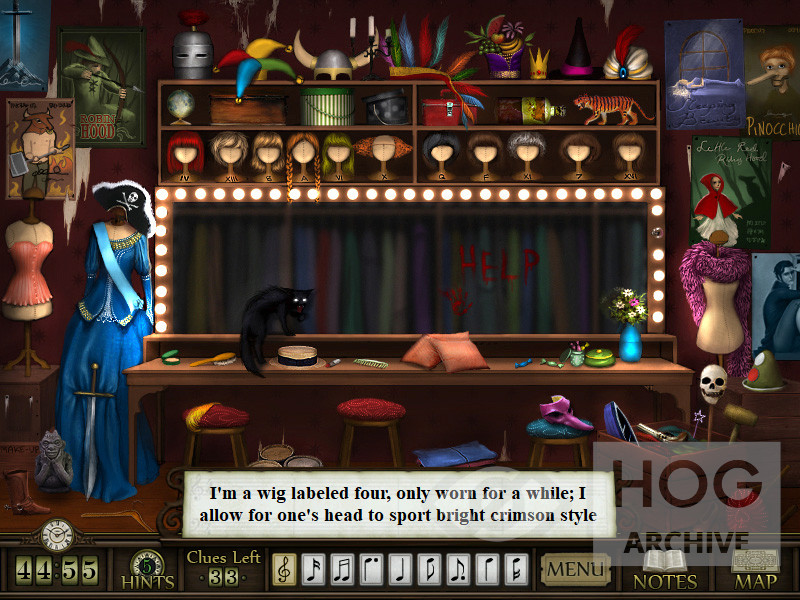The height and width of the screenshot is (600, 800).
Task: Show the Map
Action: (755, 570)
